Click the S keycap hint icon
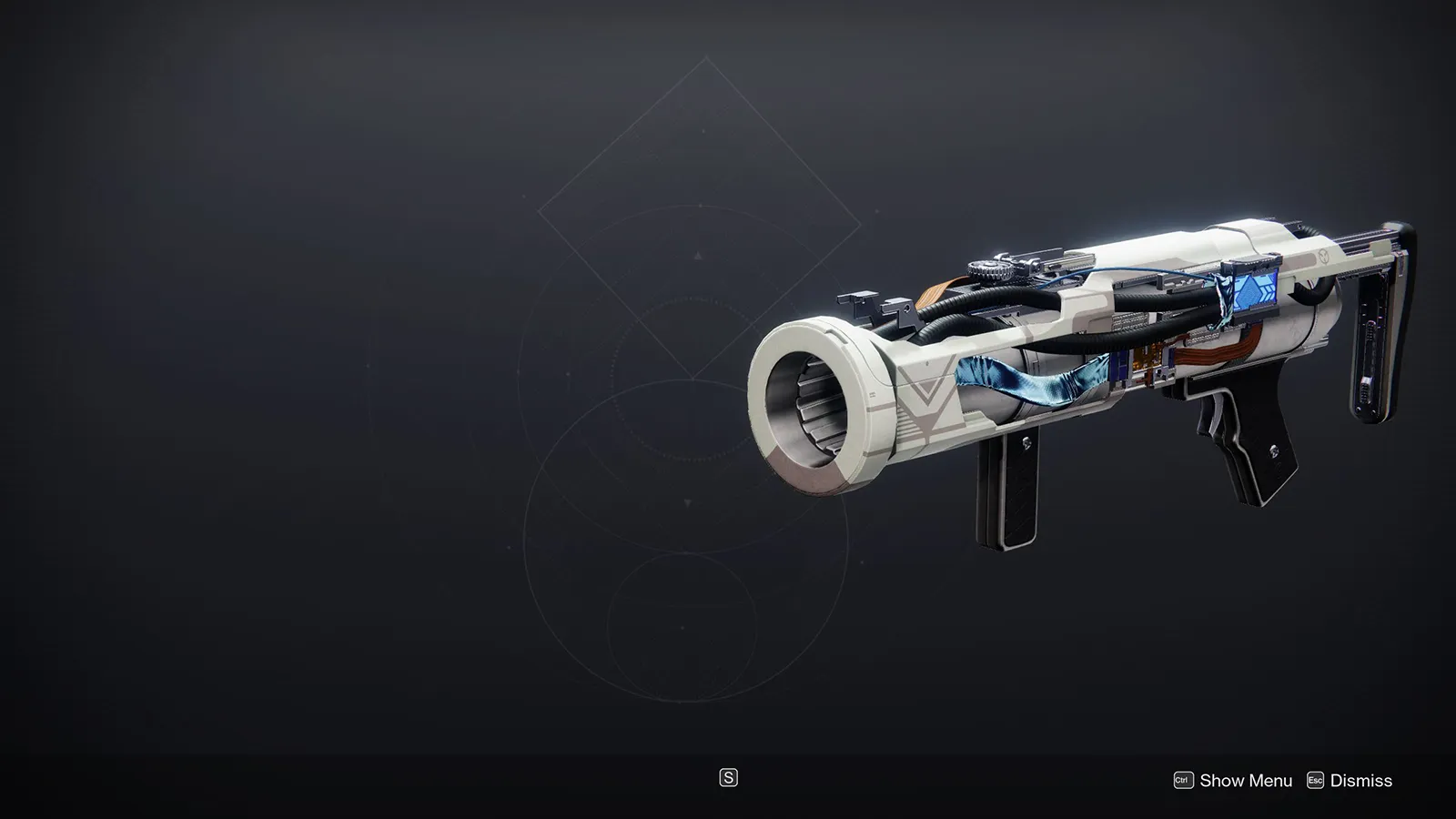The image size is (1456, 819). (728, 779)
